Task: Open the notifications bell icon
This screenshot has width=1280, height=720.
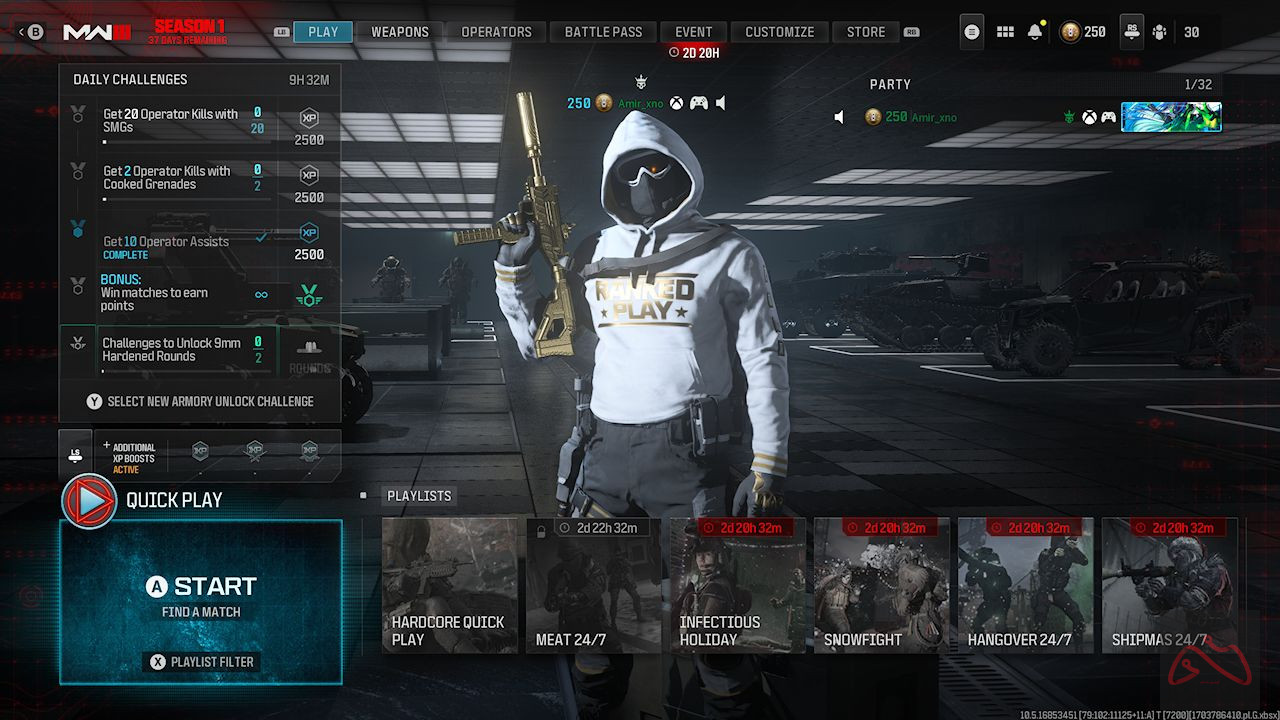Action: tap(1037, 31)
